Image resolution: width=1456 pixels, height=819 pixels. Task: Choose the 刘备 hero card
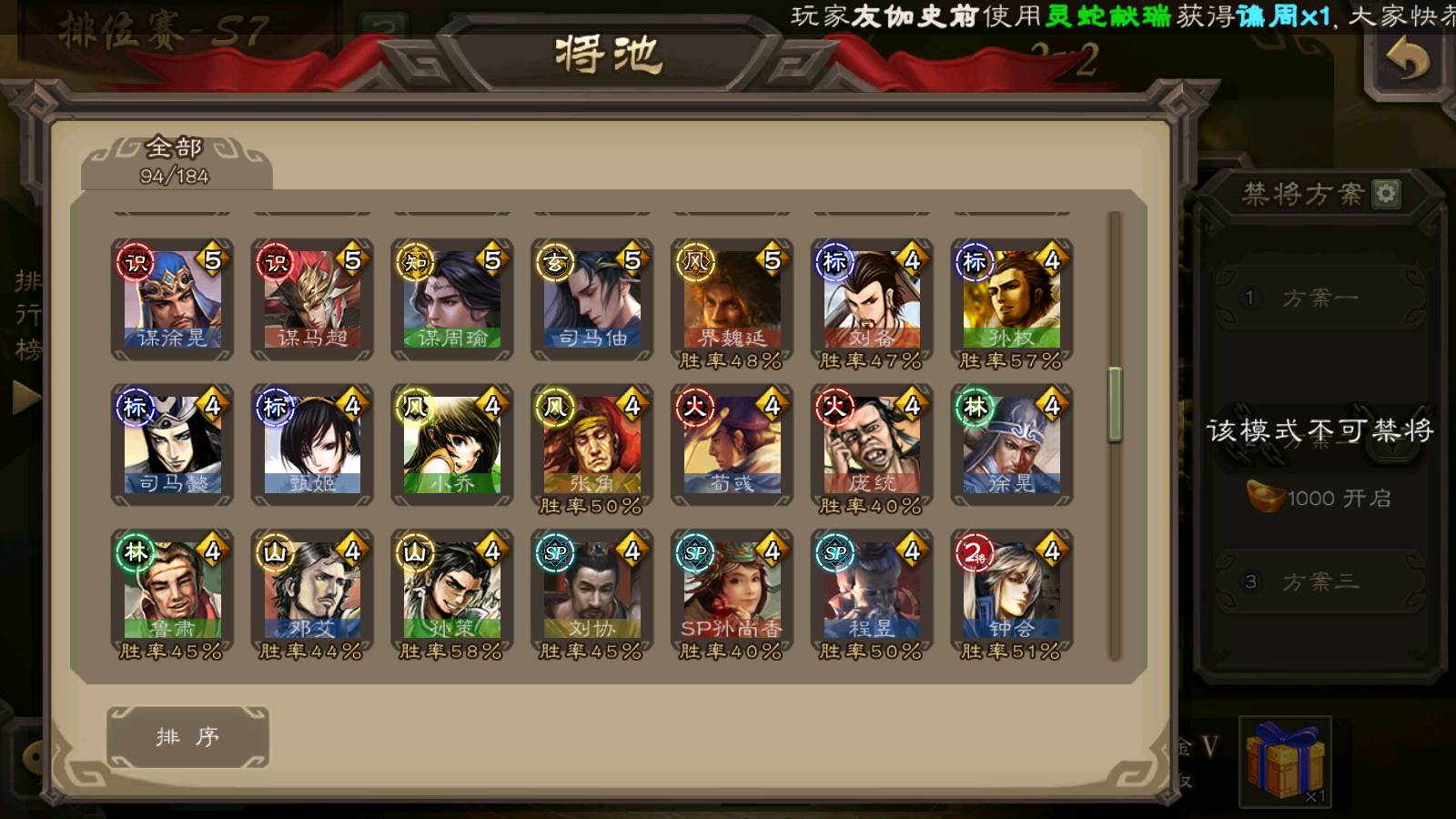pos(872,299)
